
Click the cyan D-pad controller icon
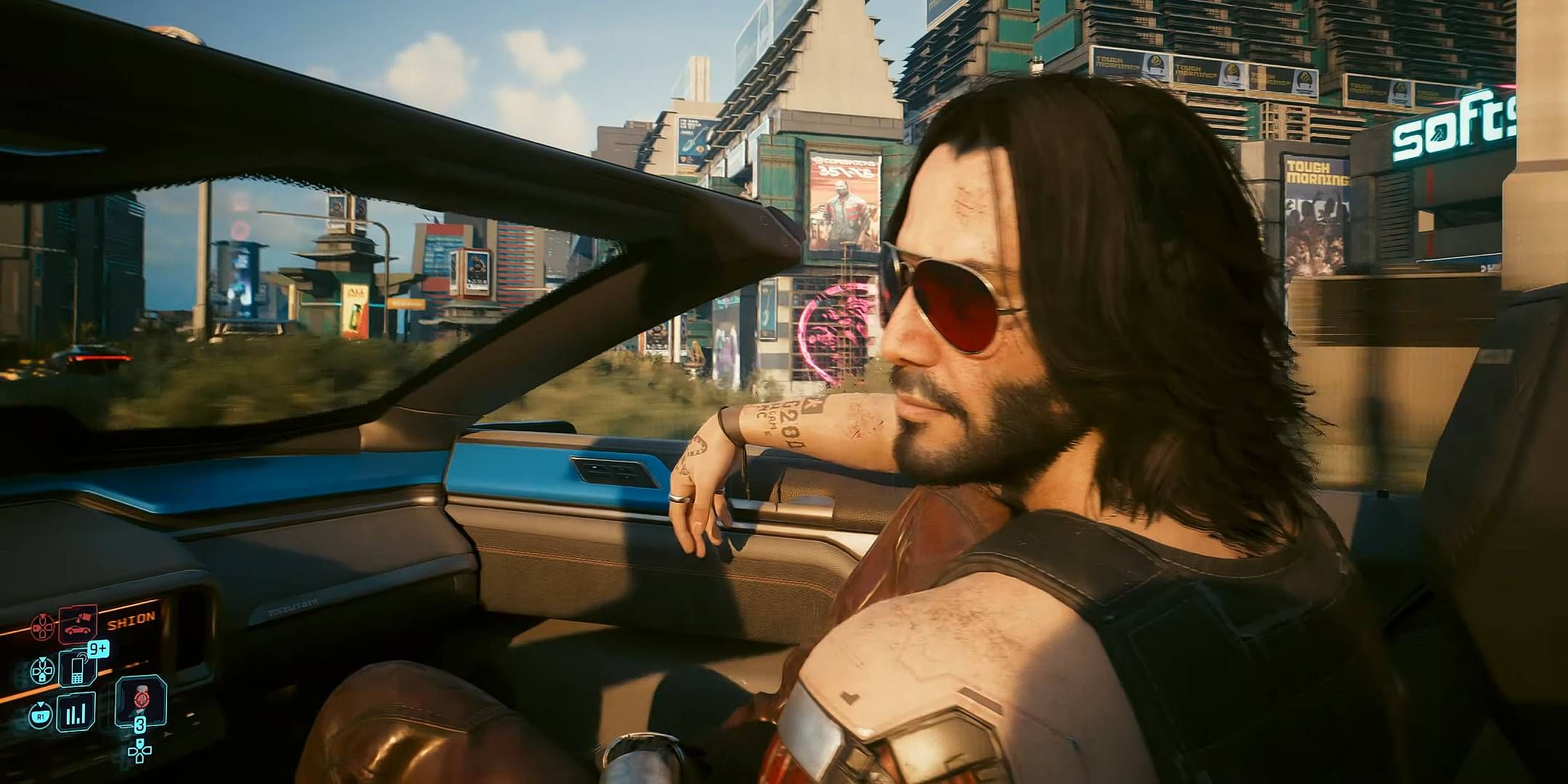[x=42, y=670]
